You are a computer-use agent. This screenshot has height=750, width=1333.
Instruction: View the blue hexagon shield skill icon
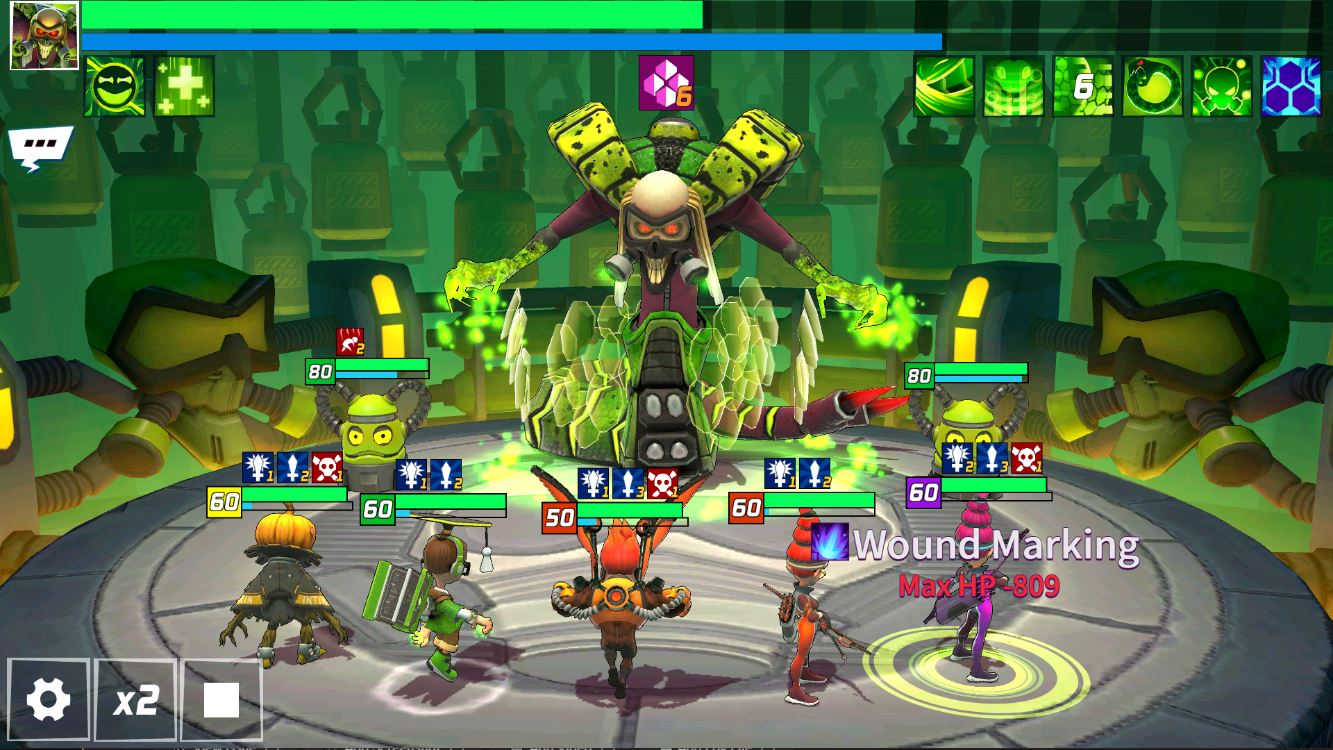tap(1291, 87)
